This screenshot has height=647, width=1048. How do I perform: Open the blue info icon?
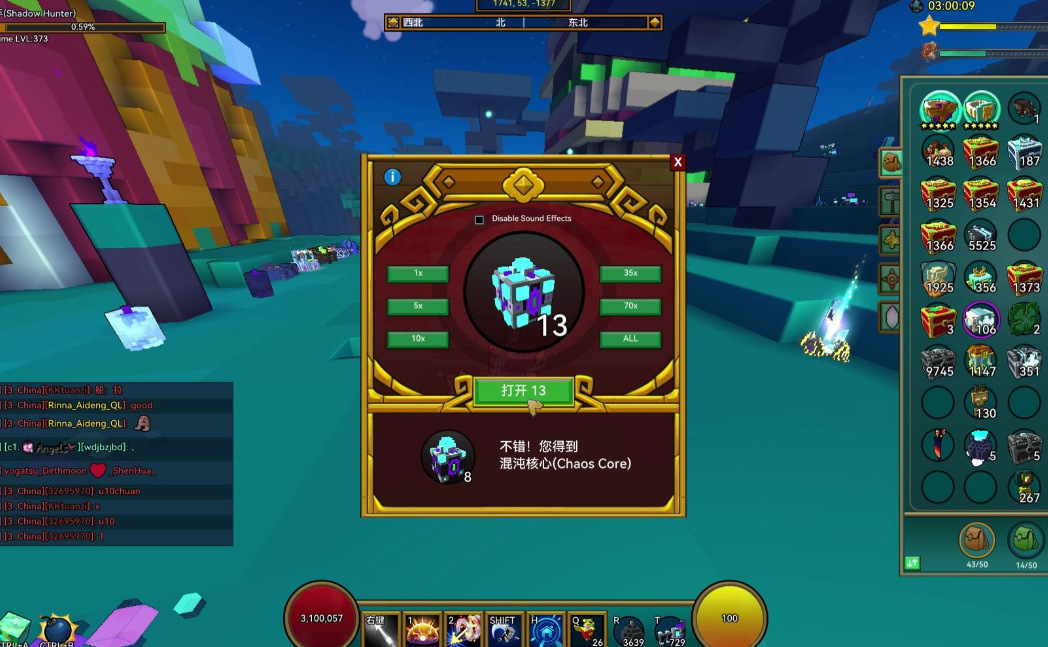[x=393, y=177]
